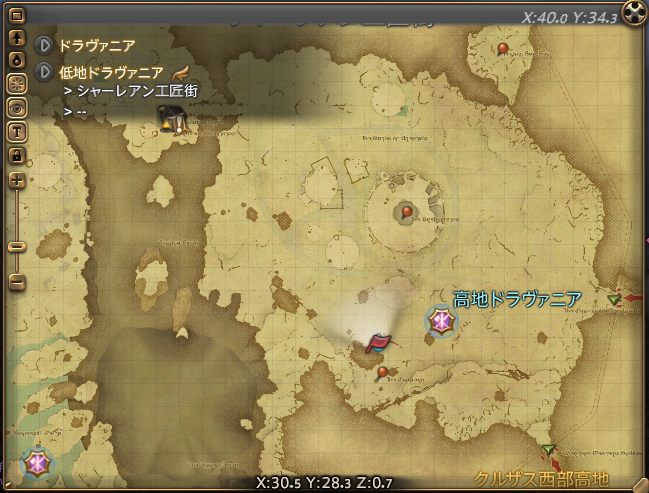Click the minus zoom-out button below the slider

(x=17, y=282)
